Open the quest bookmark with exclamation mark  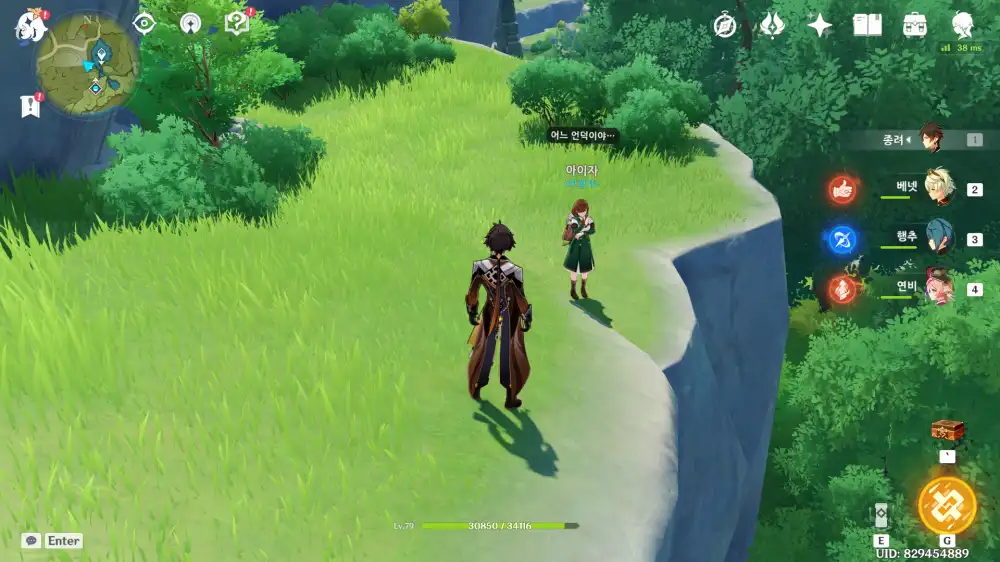pyautogui.click(x=29, y=105)
